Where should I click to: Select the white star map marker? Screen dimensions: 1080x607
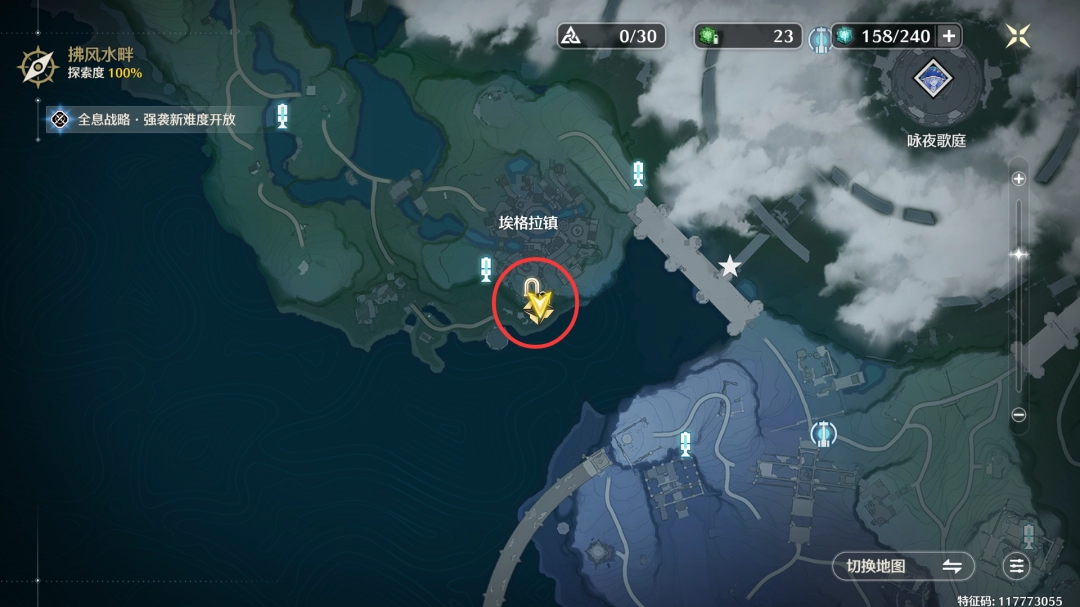[730, 266]
